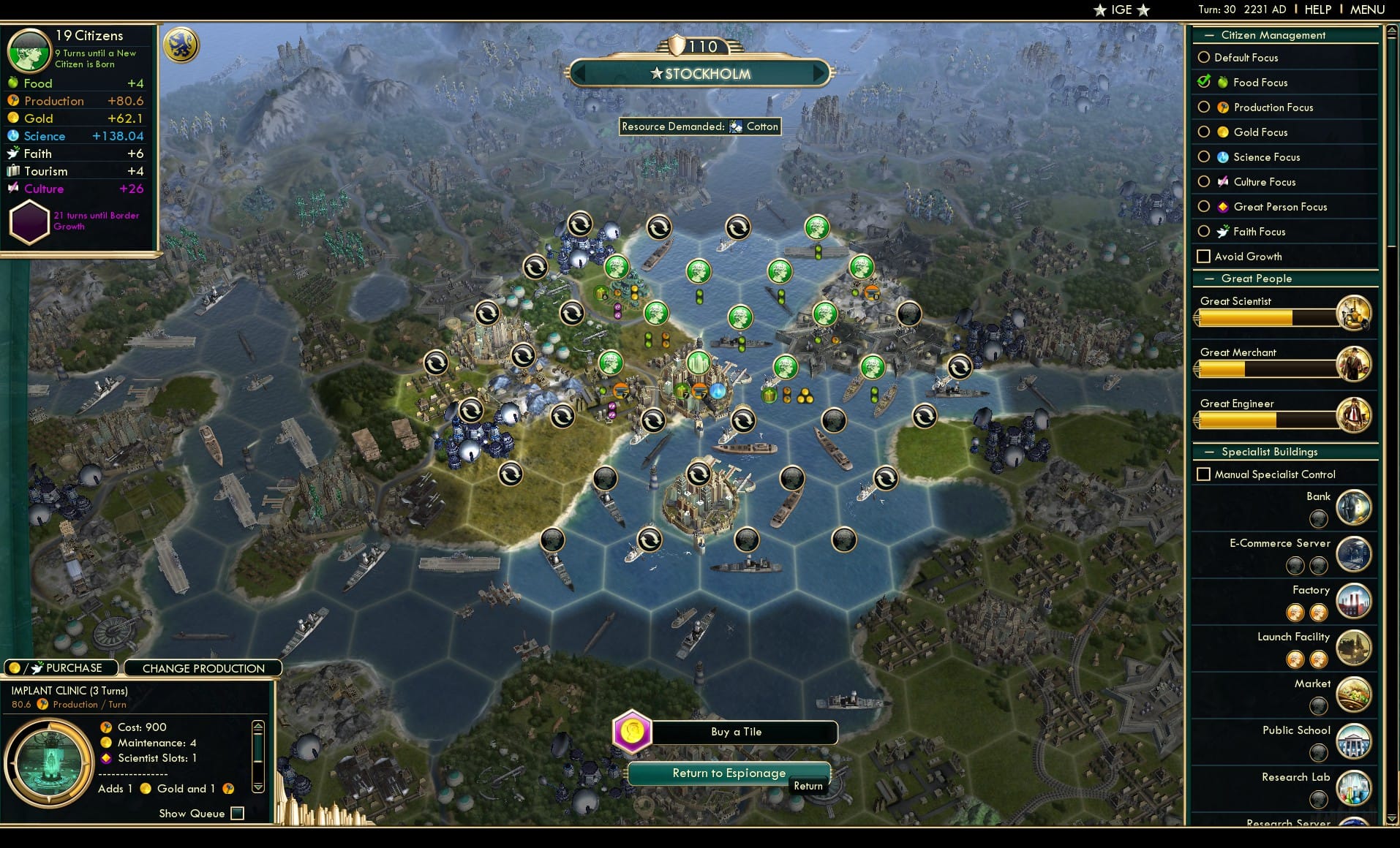Click HELP in the top bar

(x=1317, y=9)
